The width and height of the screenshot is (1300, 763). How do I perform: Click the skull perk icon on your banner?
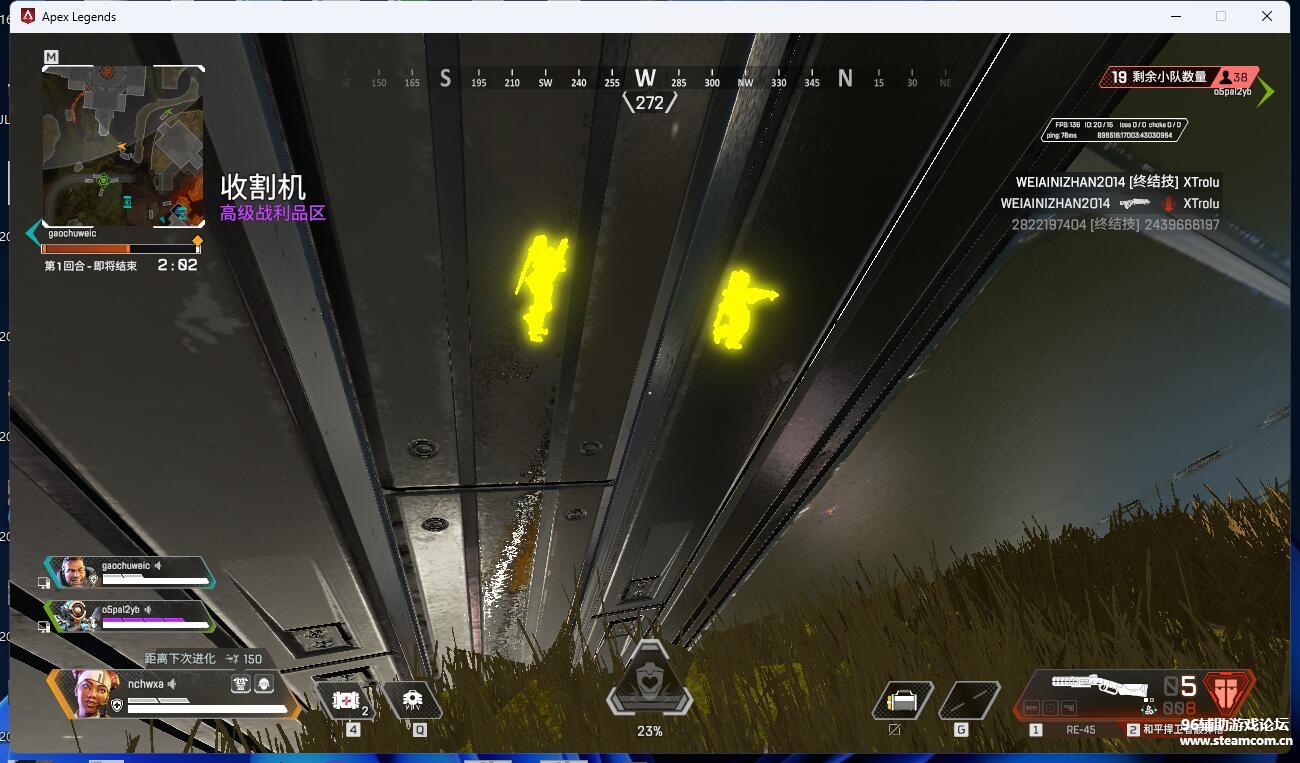(241, 684)
